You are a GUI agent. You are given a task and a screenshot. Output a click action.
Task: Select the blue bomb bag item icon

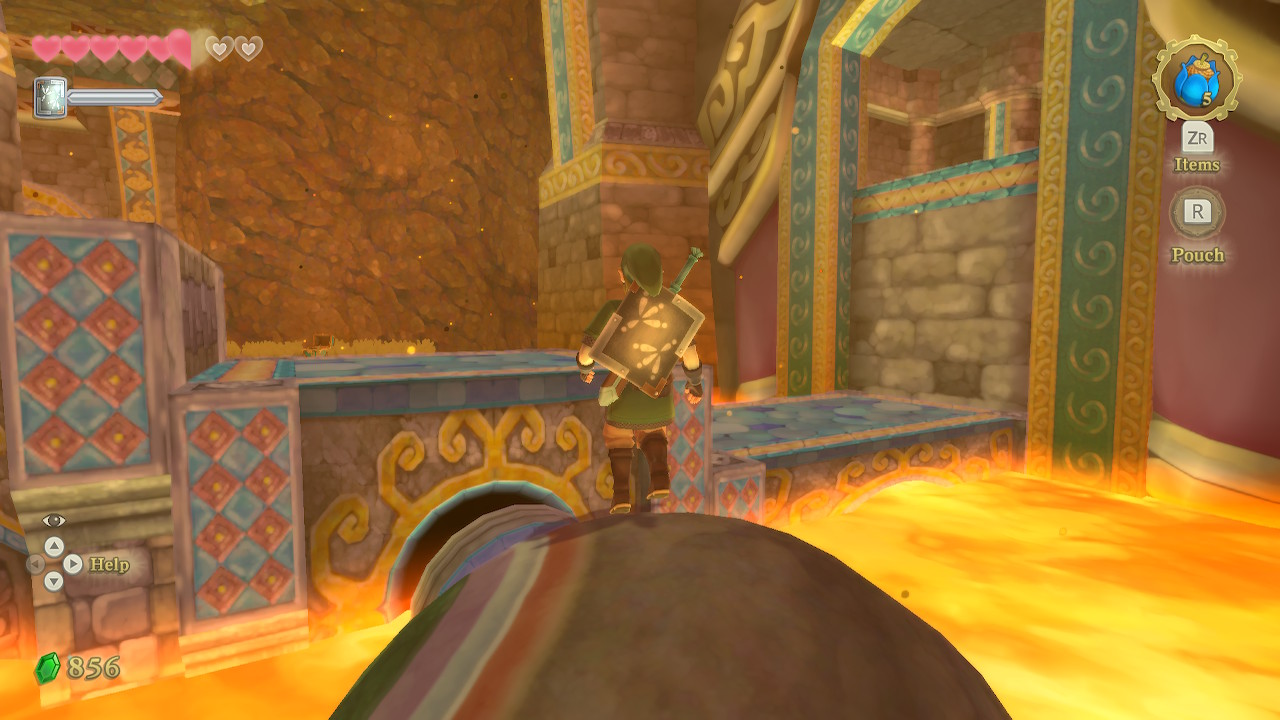pos(1195,79)
